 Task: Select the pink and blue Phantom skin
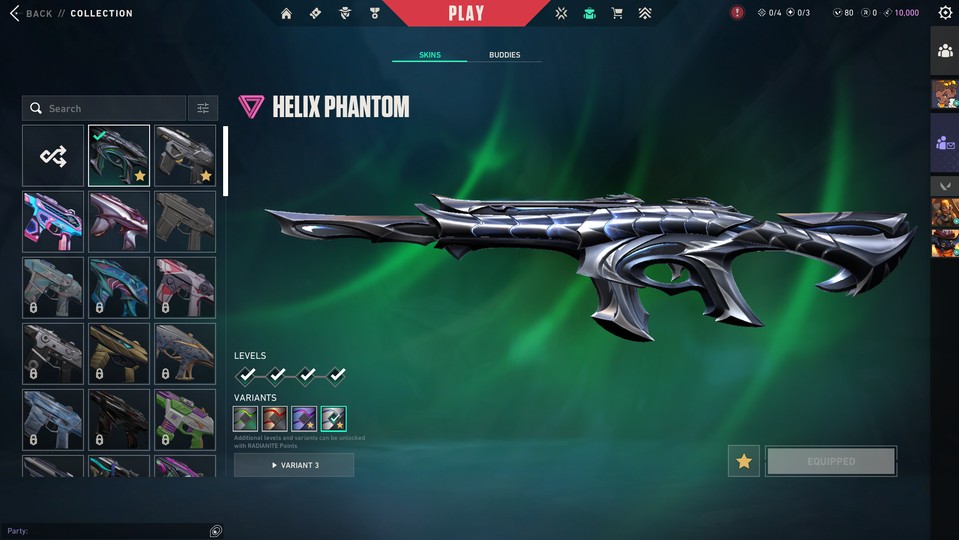[x=53, y=222]
